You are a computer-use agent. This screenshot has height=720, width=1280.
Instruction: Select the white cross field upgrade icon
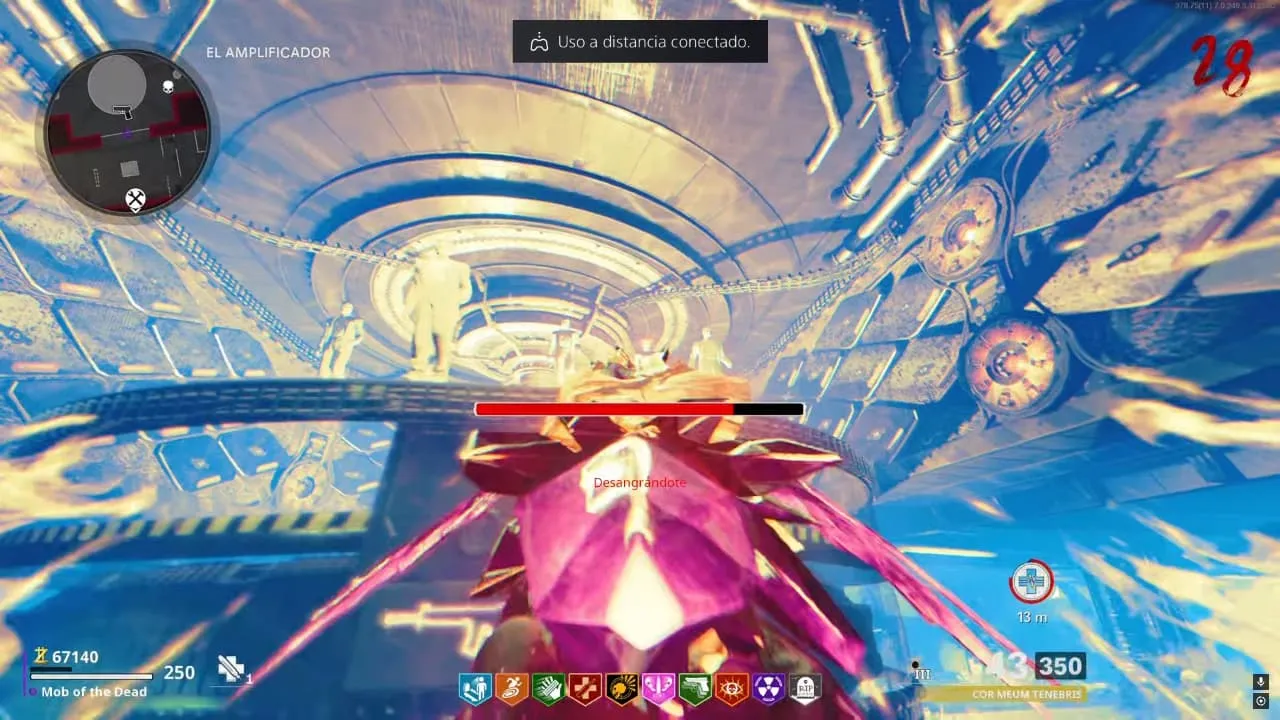(x=232, y=670)
